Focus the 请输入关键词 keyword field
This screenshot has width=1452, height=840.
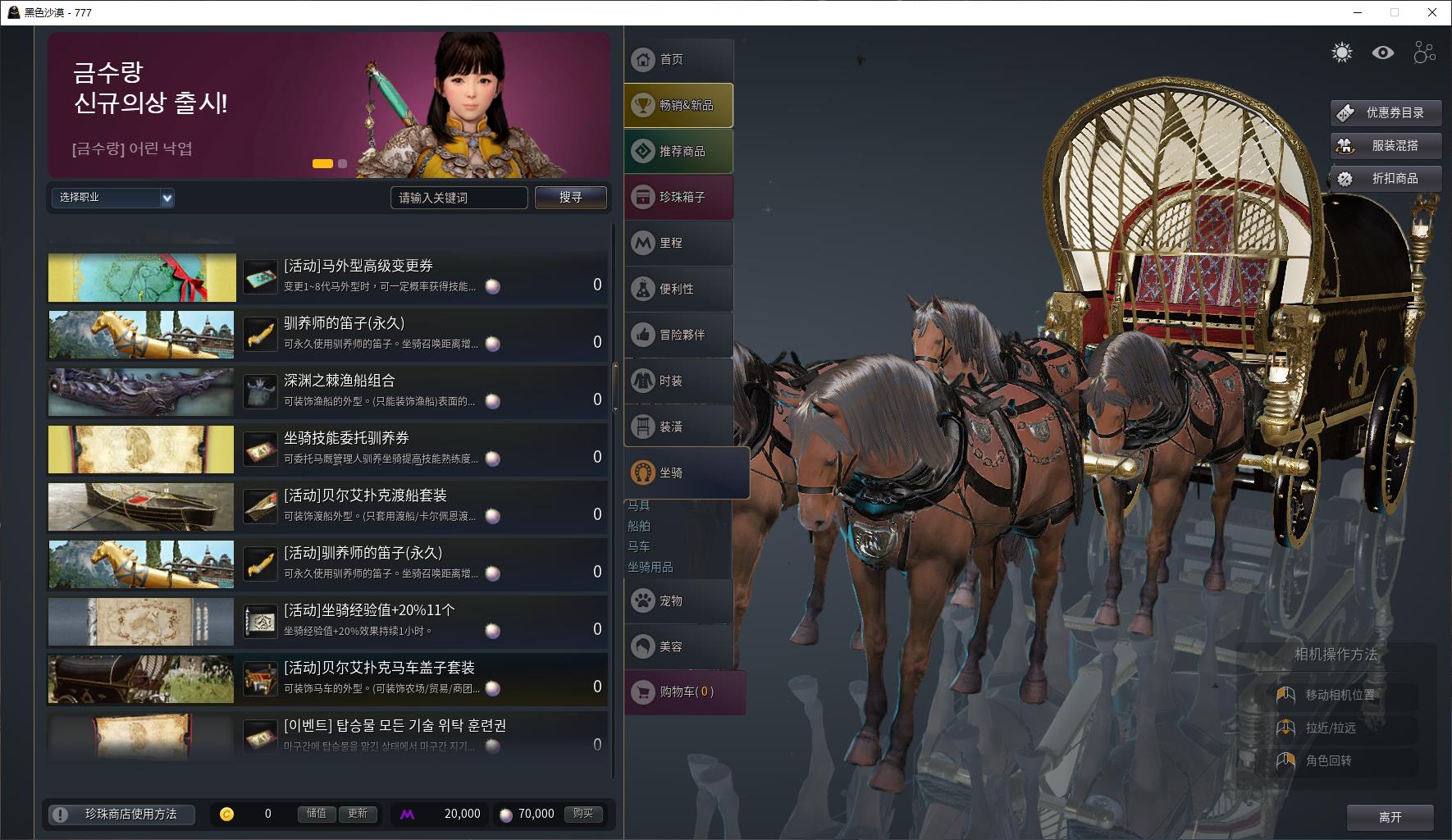459,198
